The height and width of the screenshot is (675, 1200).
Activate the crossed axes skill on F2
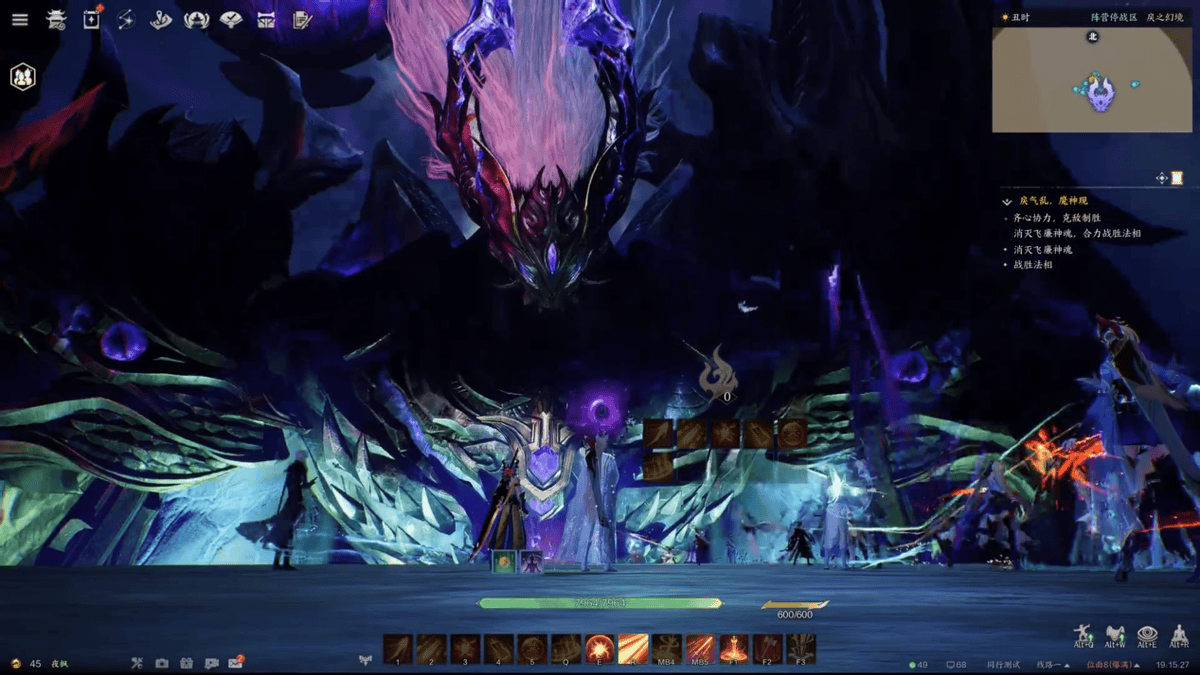767,647
